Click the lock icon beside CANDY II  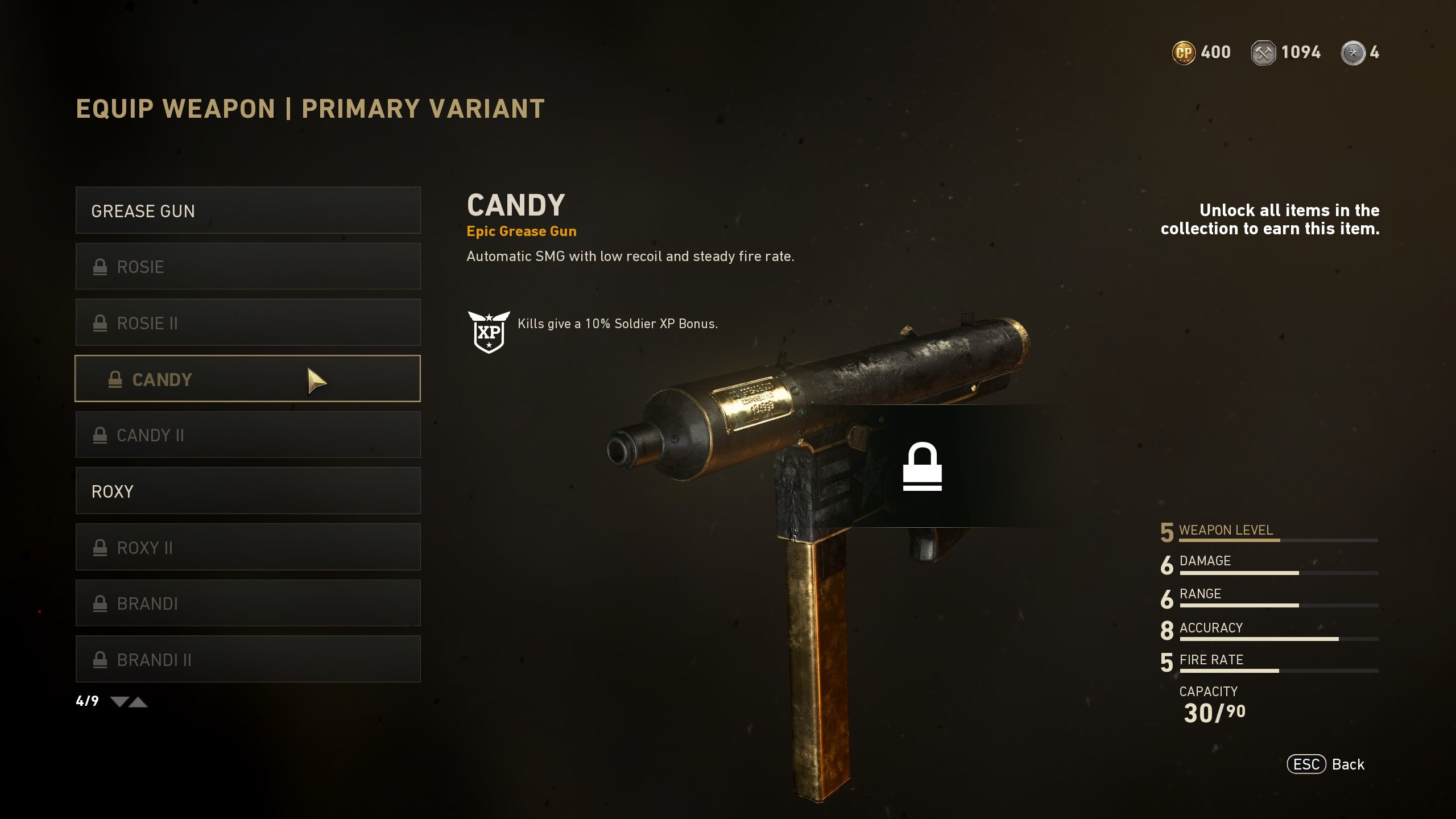pyautogui.click(x=101, y=435)
